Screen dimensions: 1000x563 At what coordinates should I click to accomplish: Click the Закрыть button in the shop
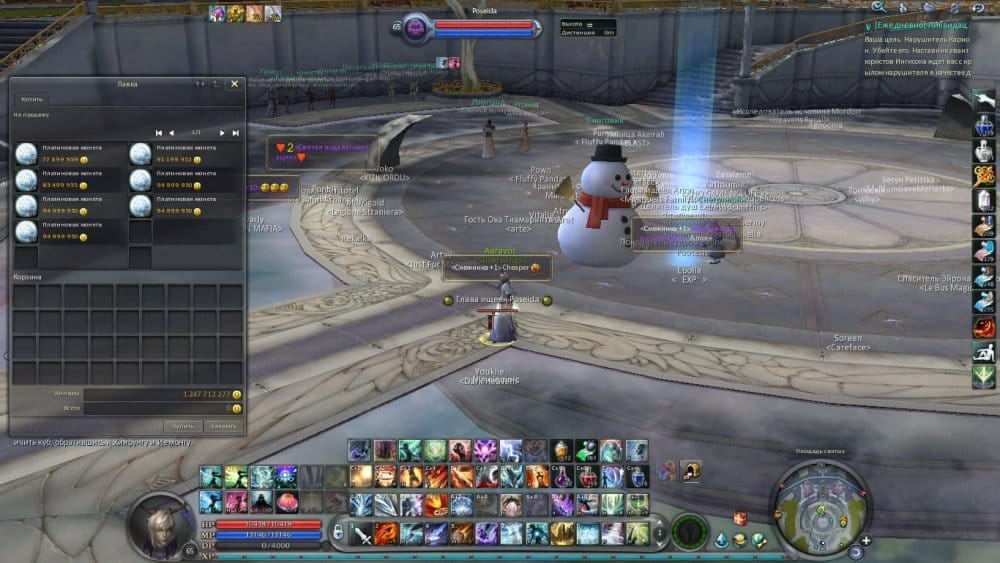(224, 426)
